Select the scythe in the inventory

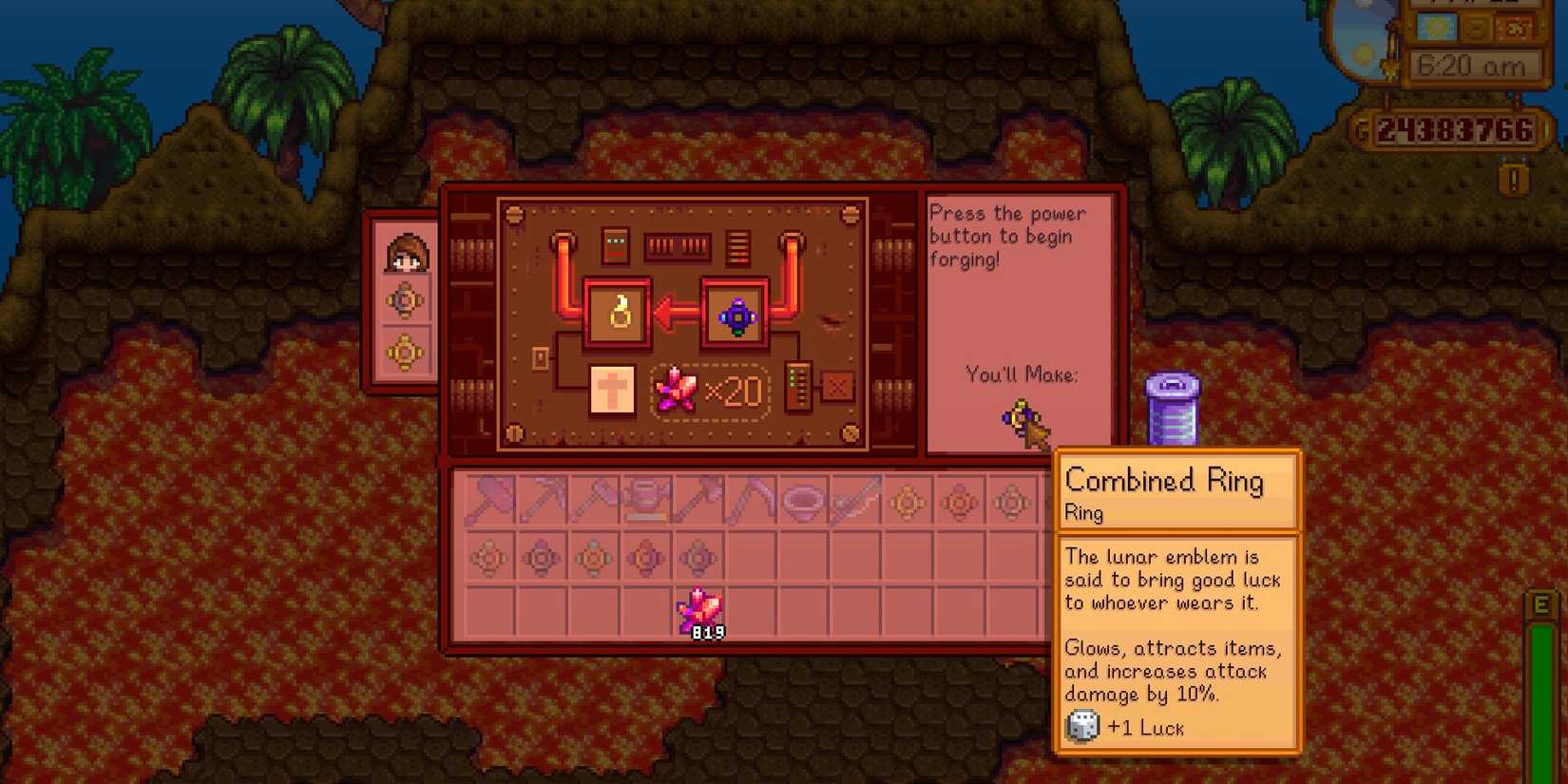pos(753,502)
